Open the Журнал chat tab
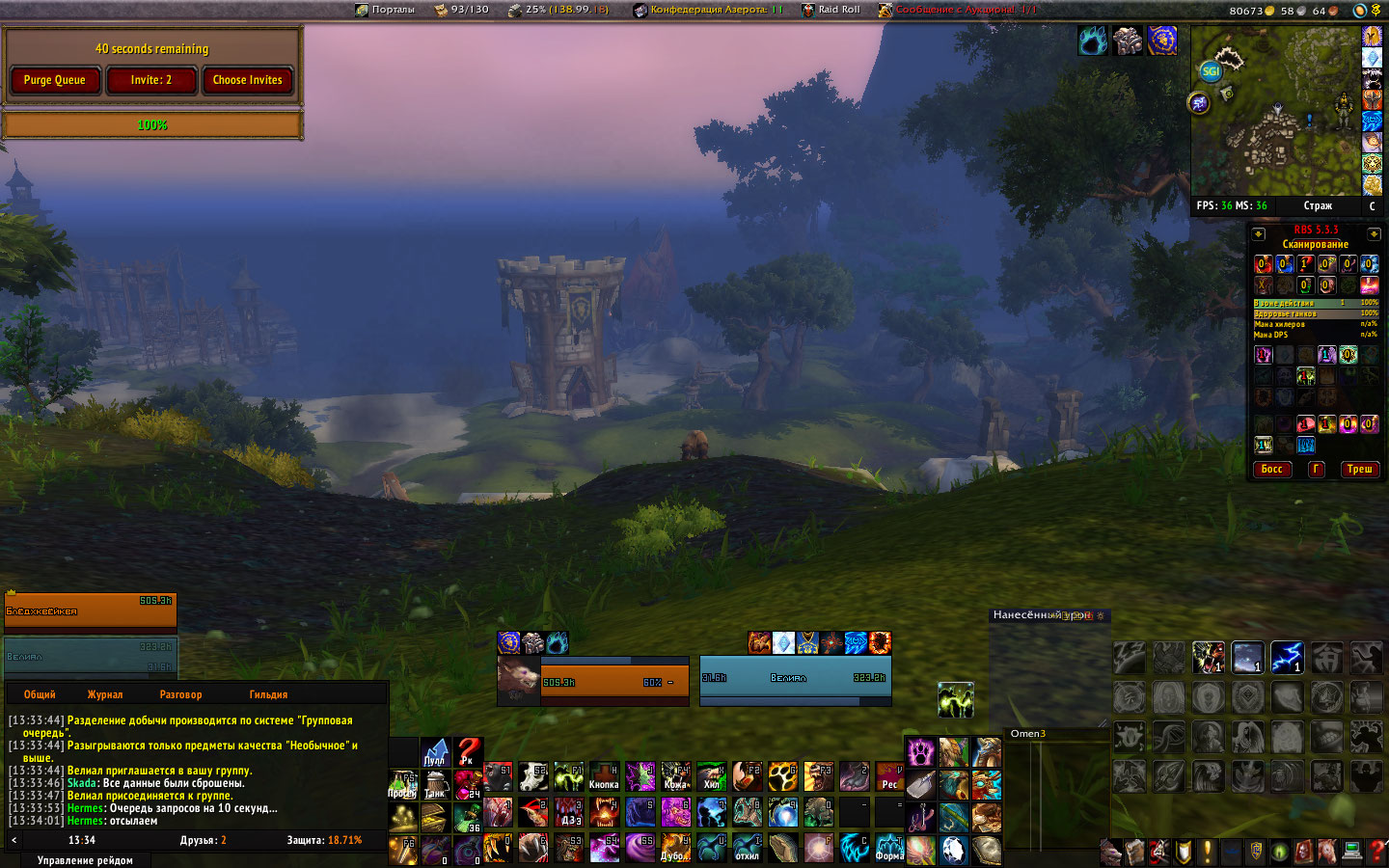Image resolution: width=1389 pixels, height=868 pixels. [x=105, y=694]
